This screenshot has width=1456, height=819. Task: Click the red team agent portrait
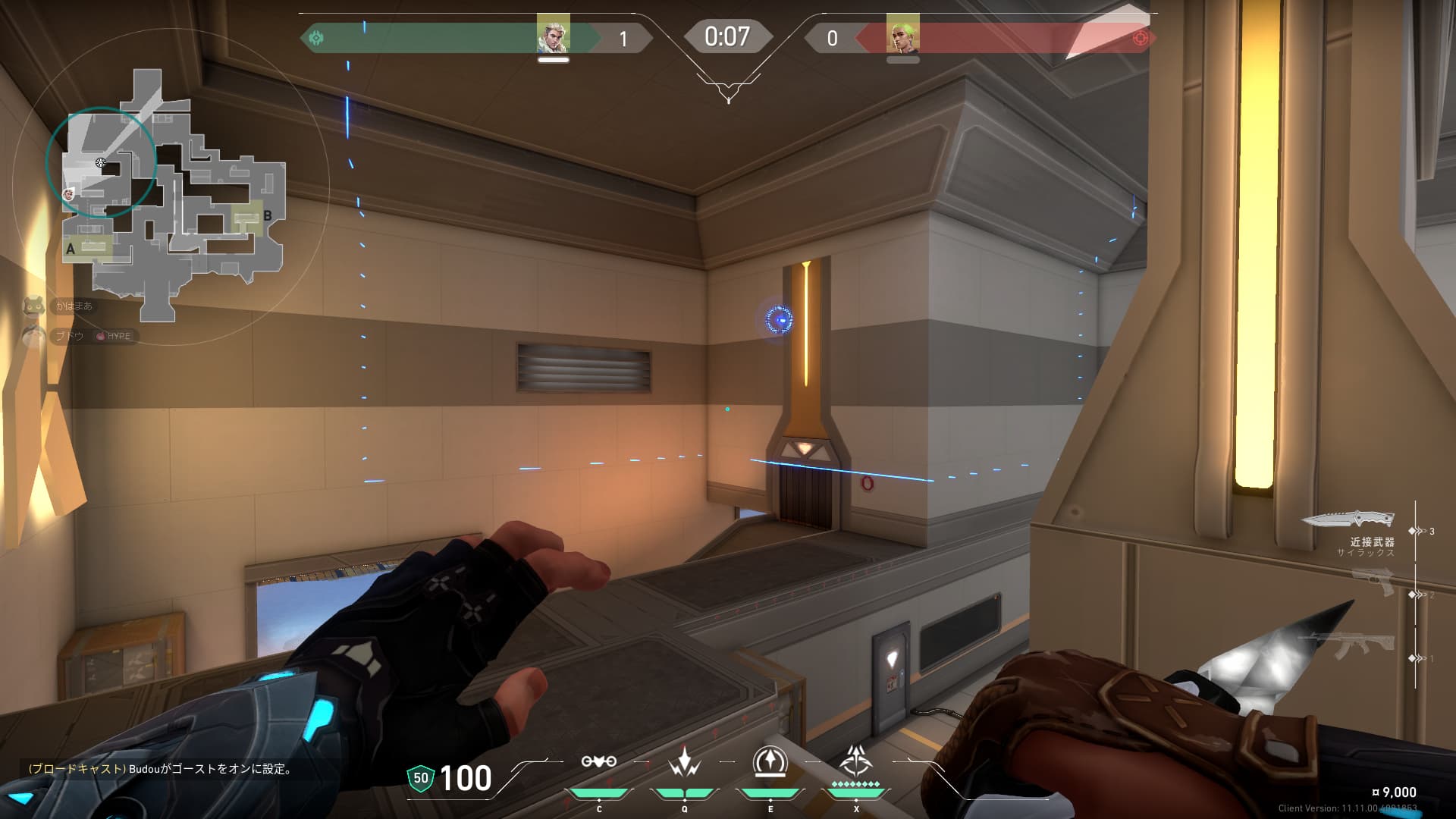pyautogui.click(x=902, y=34)
